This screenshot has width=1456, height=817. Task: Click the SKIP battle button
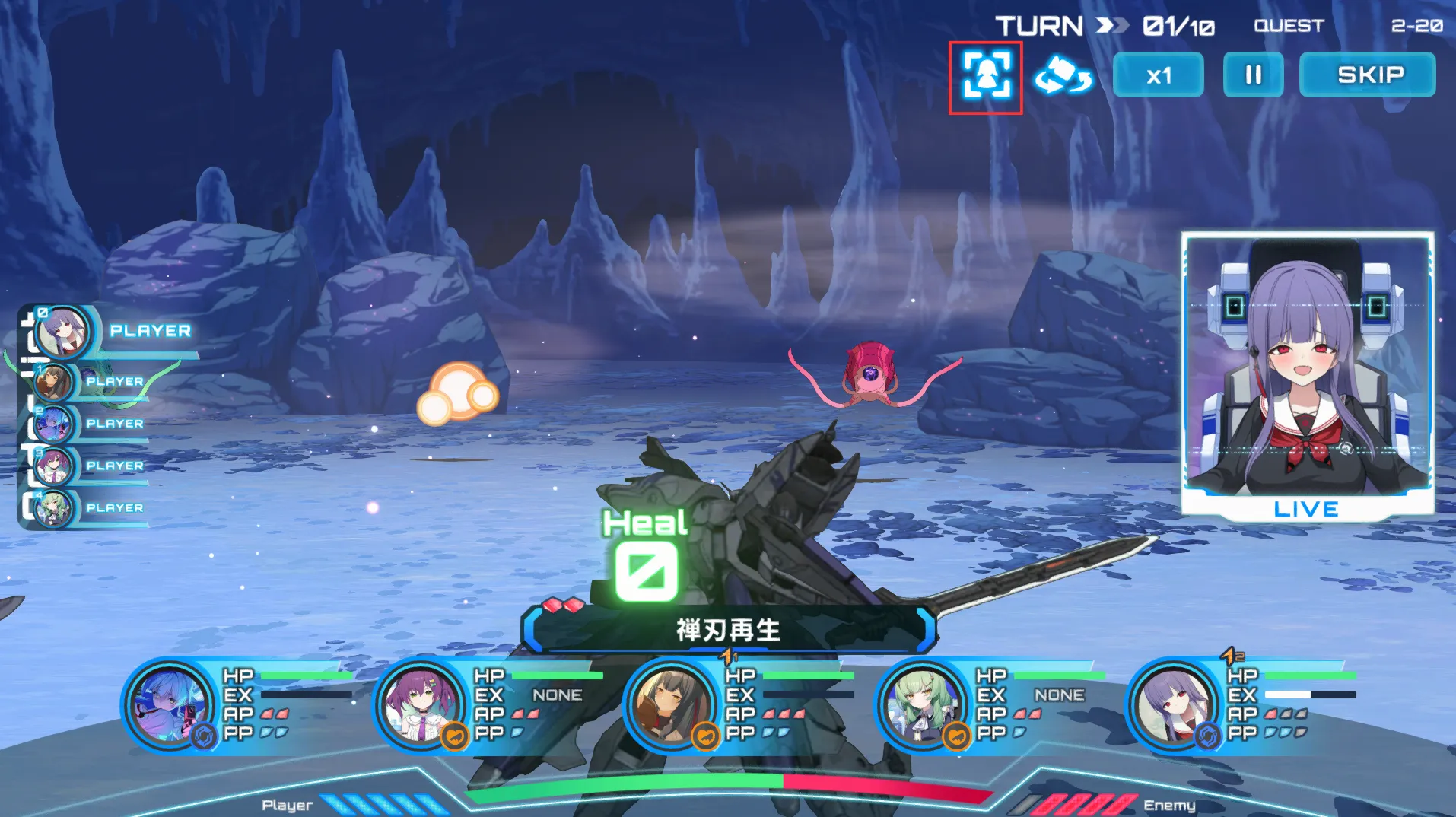point(1367,75)
